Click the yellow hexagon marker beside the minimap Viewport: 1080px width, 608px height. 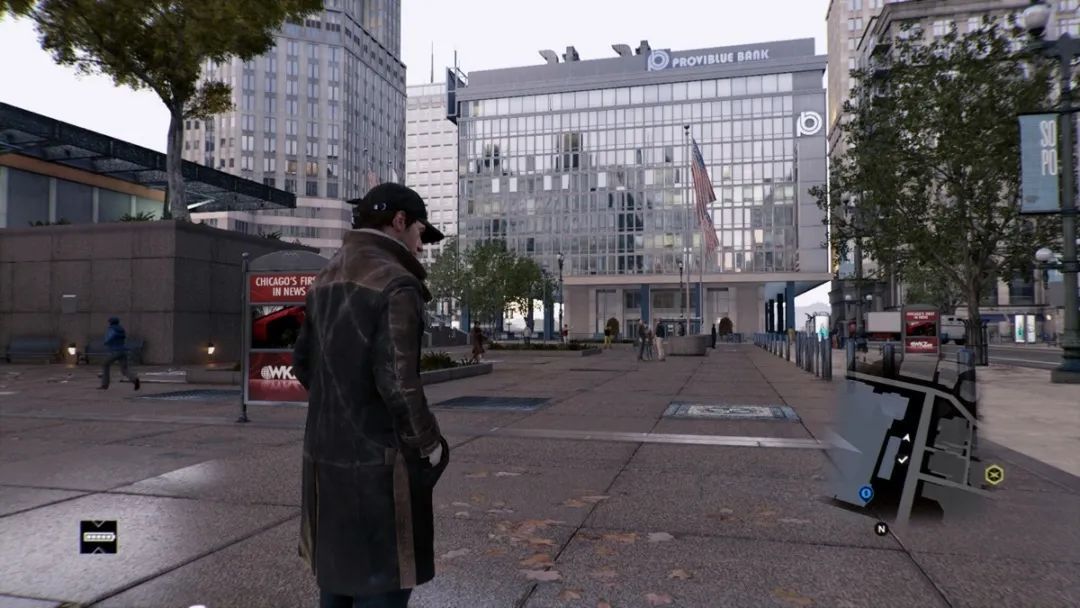(993, 474)
